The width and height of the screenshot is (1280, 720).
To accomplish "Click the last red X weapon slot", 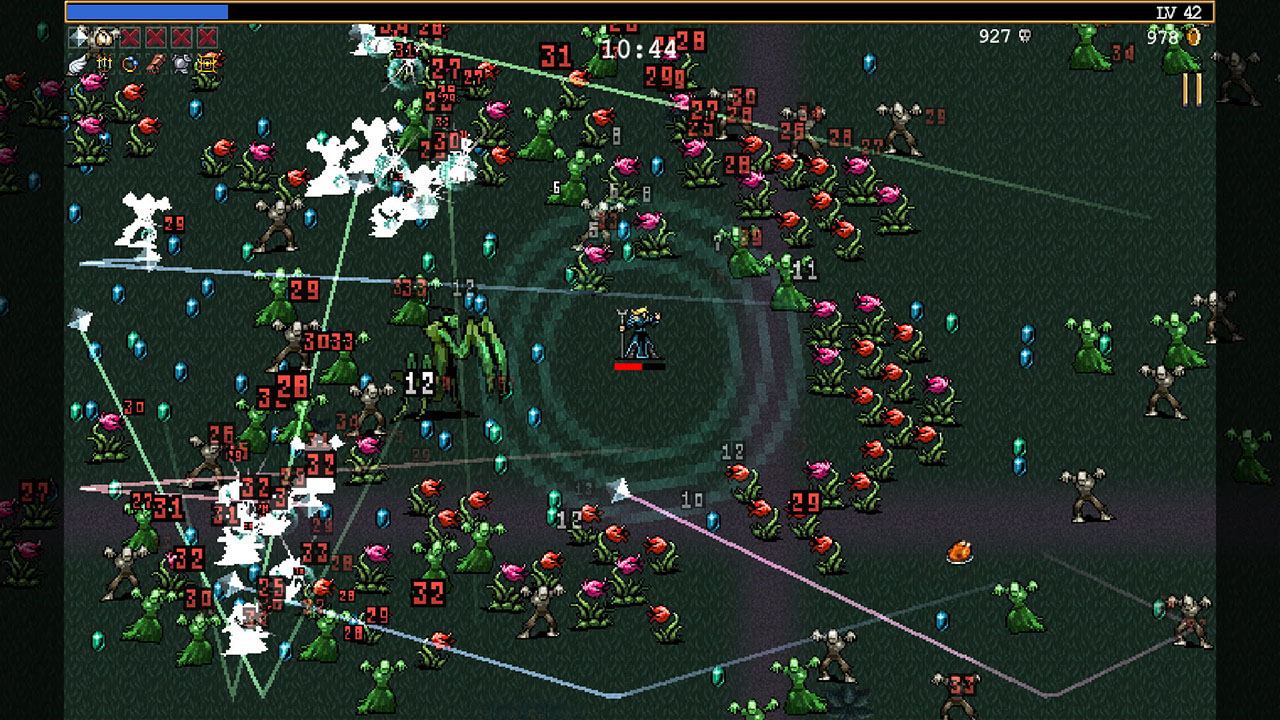I will click(x=207, y=37).
